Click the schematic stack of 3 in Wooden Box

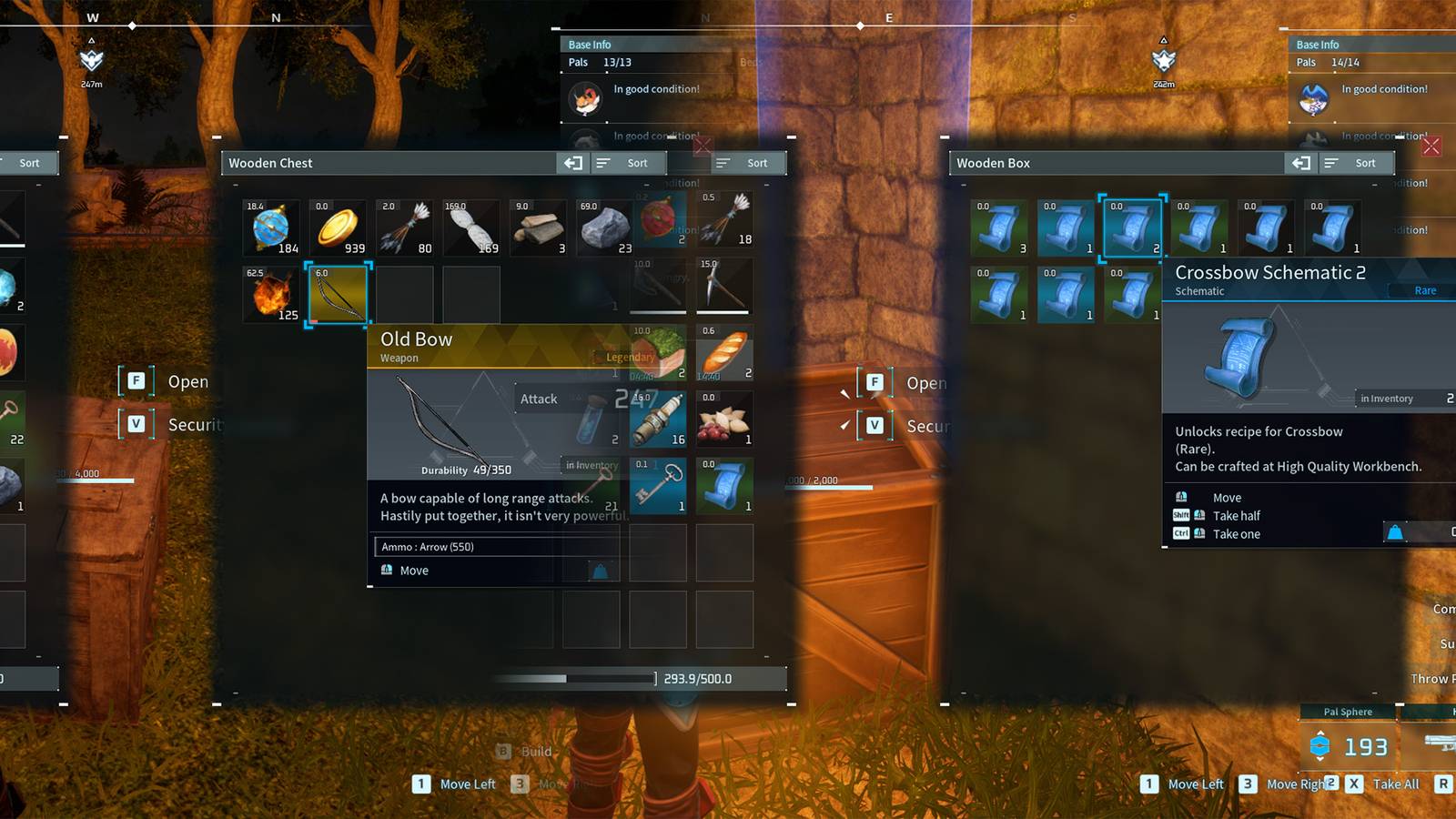point(998,227)
